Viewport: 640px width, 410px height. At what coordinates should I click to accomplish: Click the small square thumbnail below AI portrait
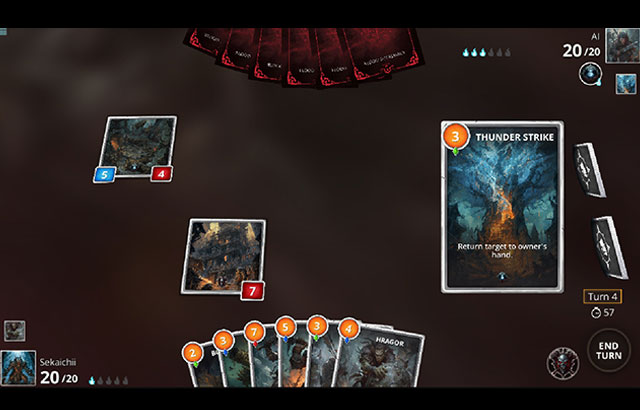point(625,84)
